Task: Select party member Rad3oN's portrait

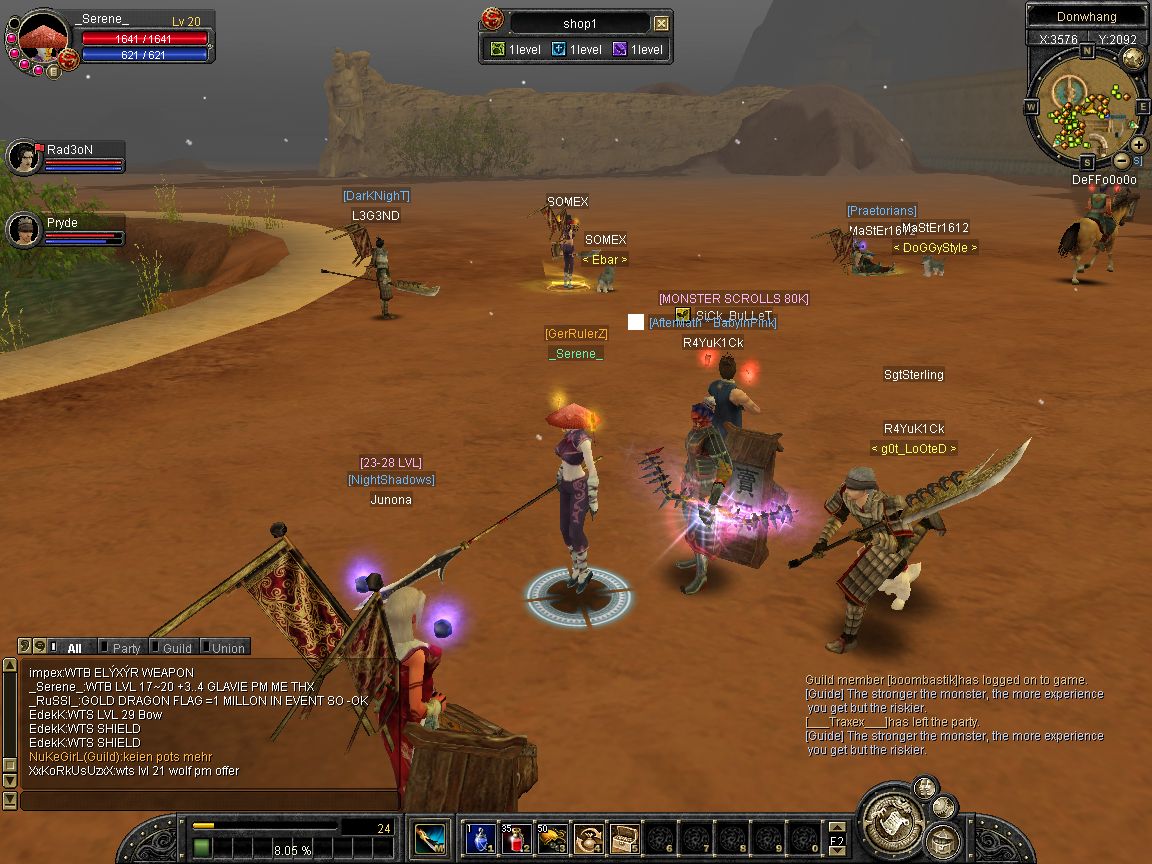Action: [22, 157]
